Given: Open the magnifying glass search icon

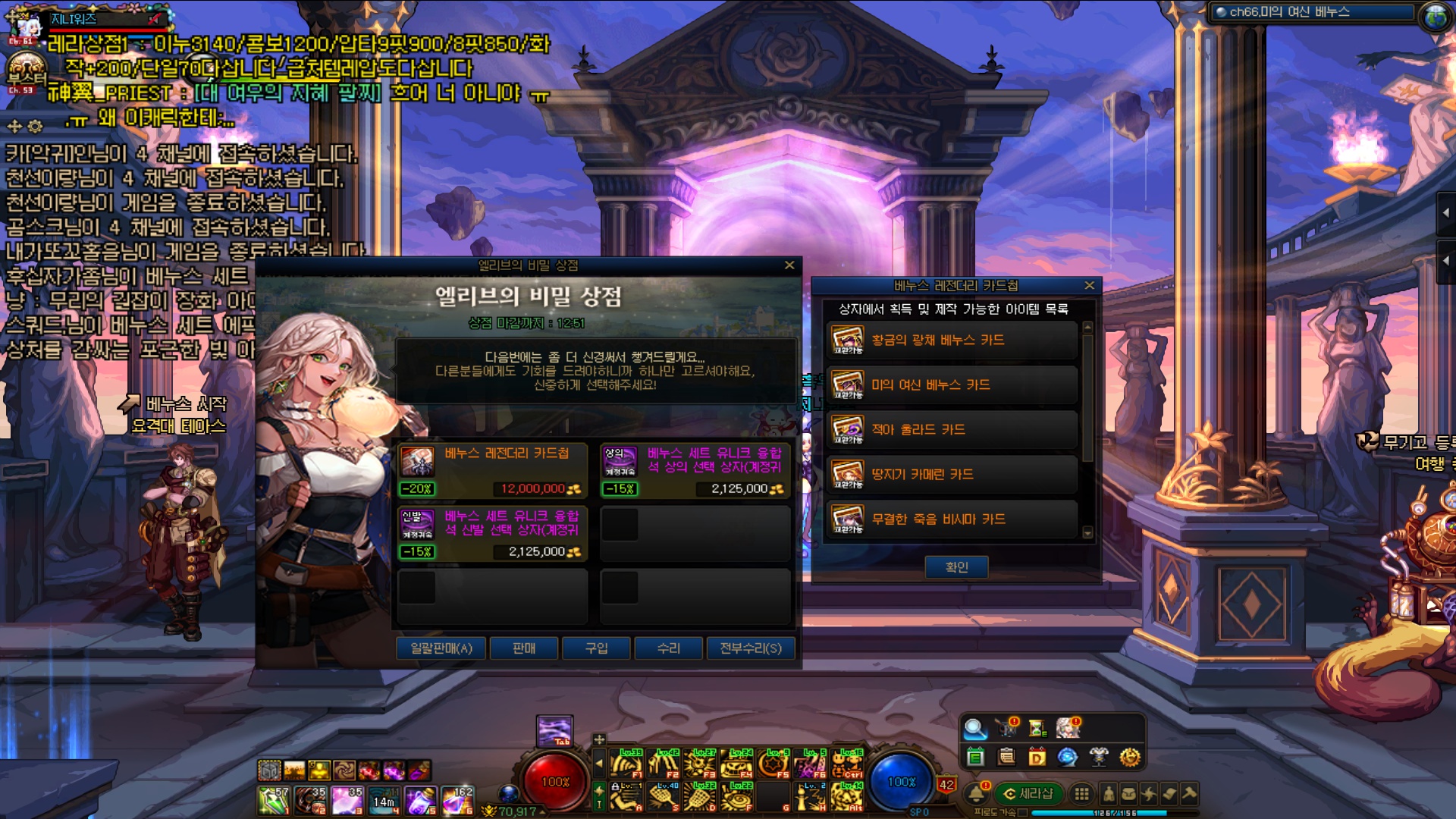Looking at the screenshot, I should point(974,729).
